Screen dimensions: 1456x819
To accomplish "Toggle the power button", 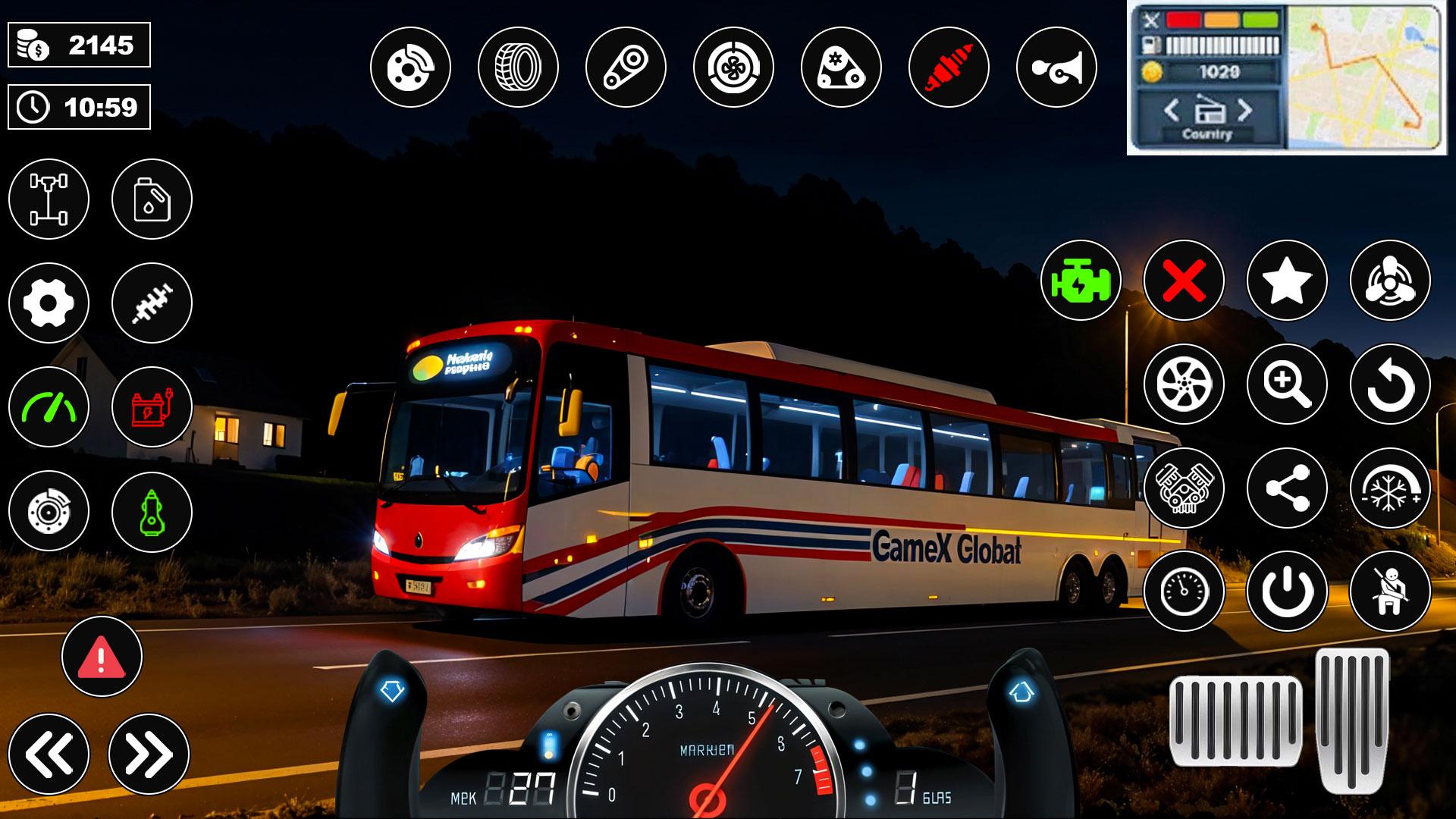I will (x=1286, y=591).
